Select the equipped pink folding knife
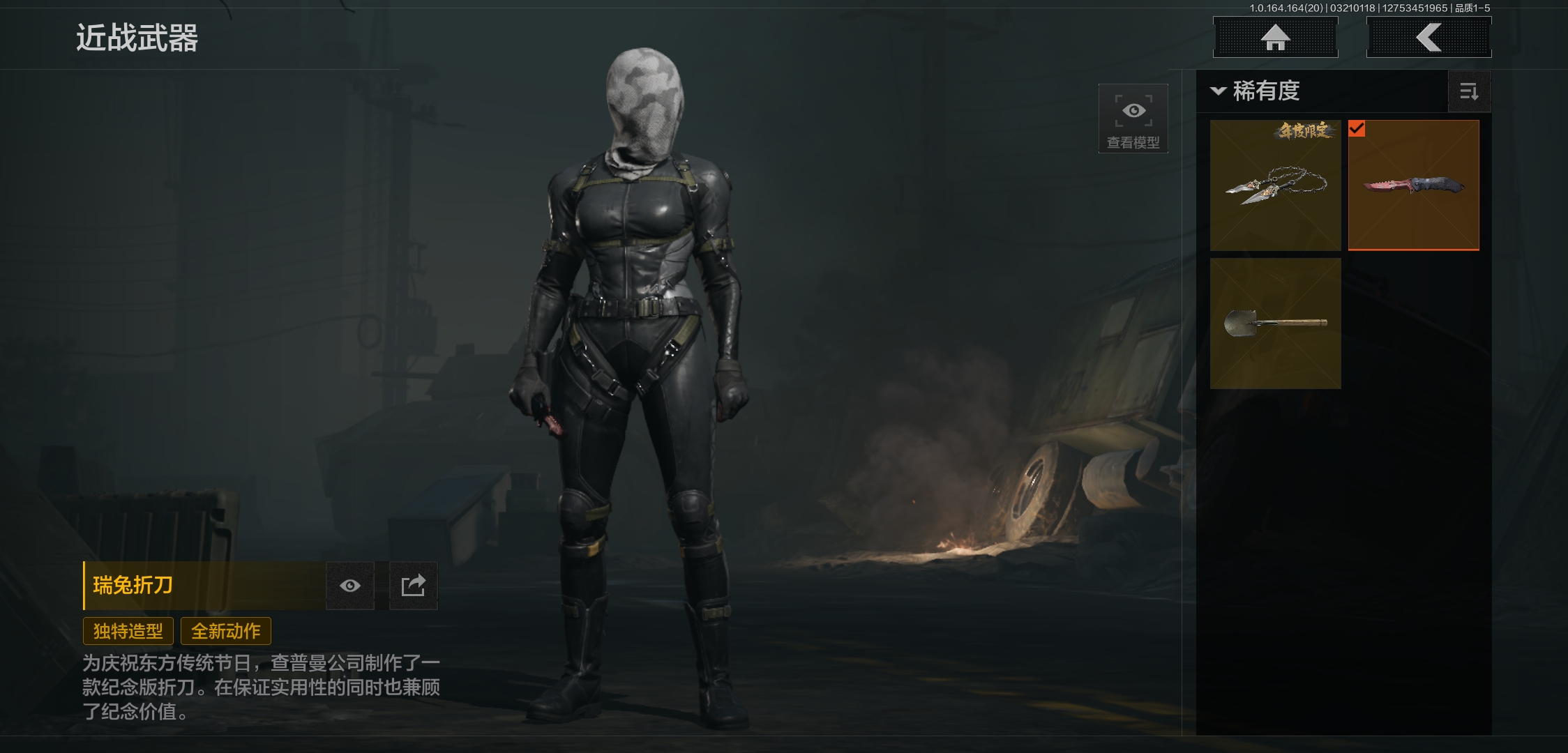Image resolution: width=1568 pixels, height=753 pixels. click(x=1413, y=185)
